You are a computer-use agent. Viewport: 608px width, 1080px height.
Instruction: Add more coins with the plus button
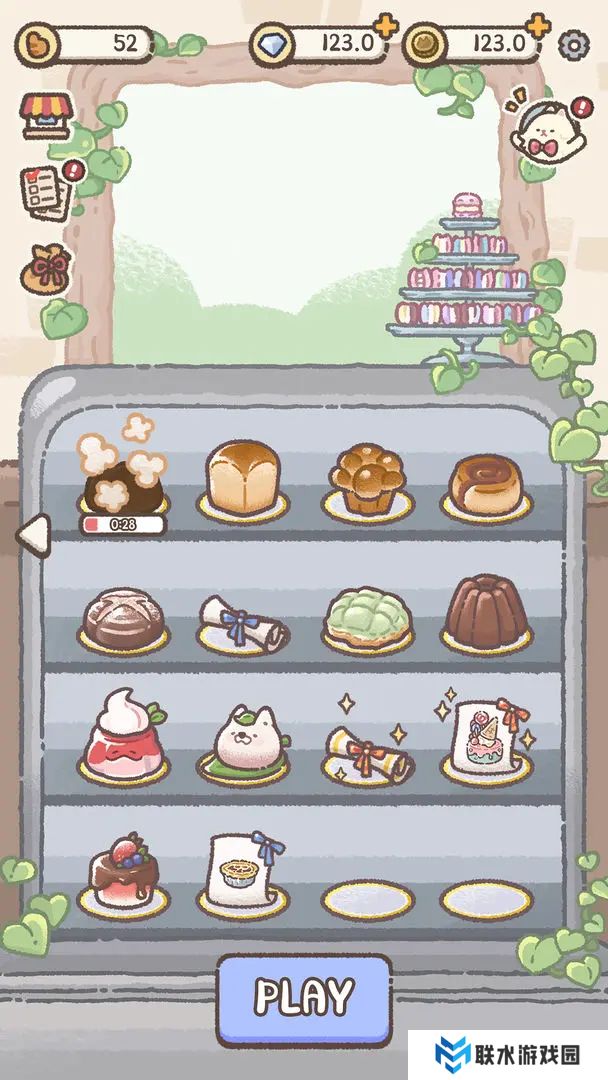pos(537,27)
